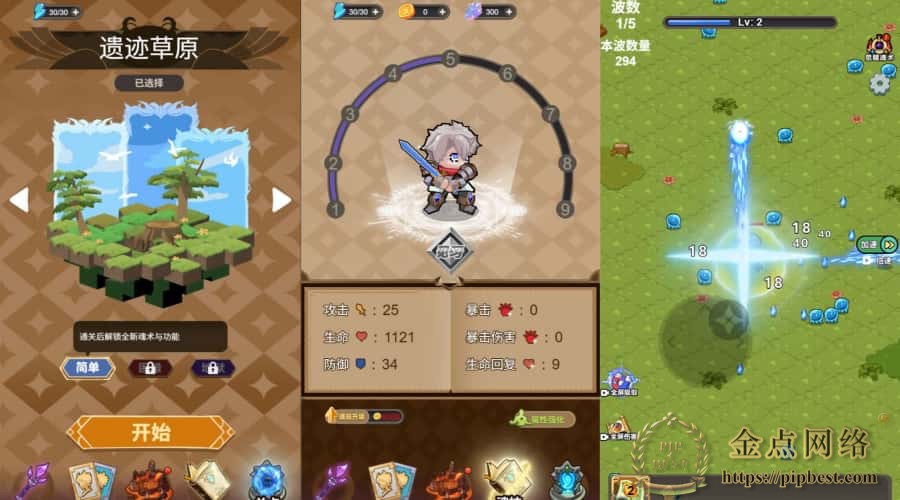The width and height of the screenshot is (900, 500).
Task: Show the next stage with the right arrow
Action: point(281,199)
